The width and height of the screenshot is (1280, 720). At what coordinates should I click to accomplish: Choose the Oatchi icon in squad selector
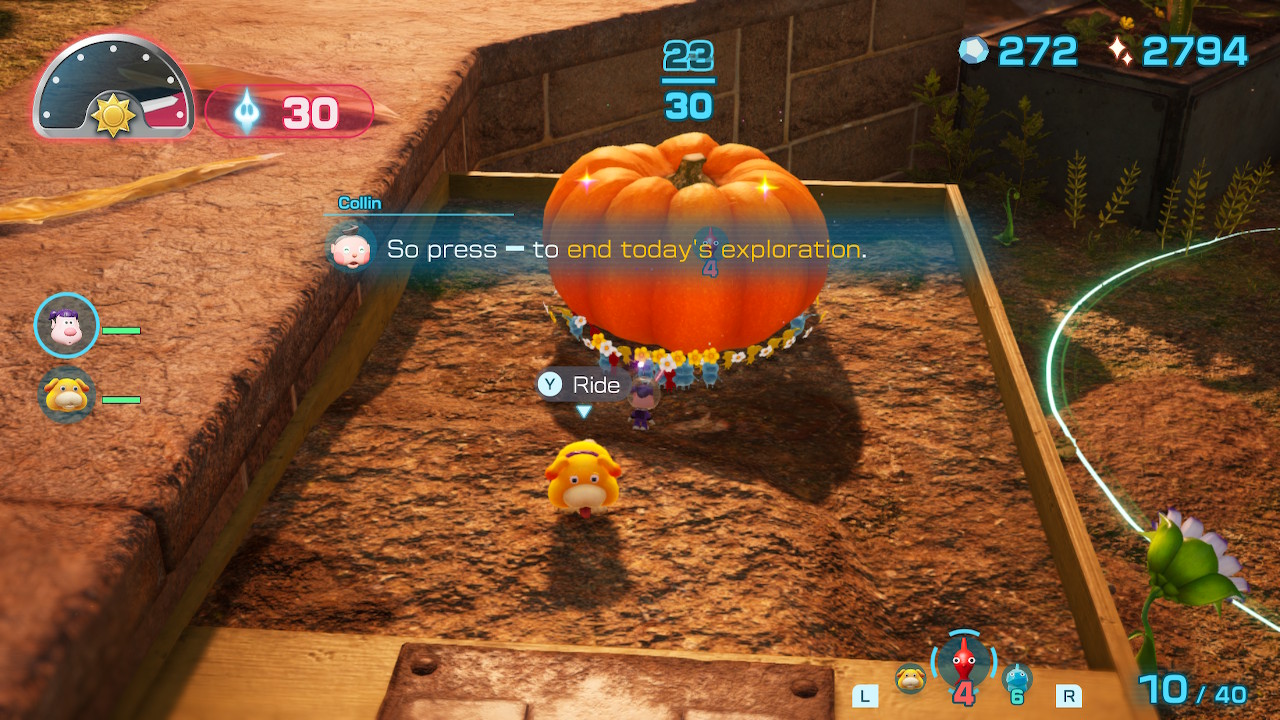point(910,679)
